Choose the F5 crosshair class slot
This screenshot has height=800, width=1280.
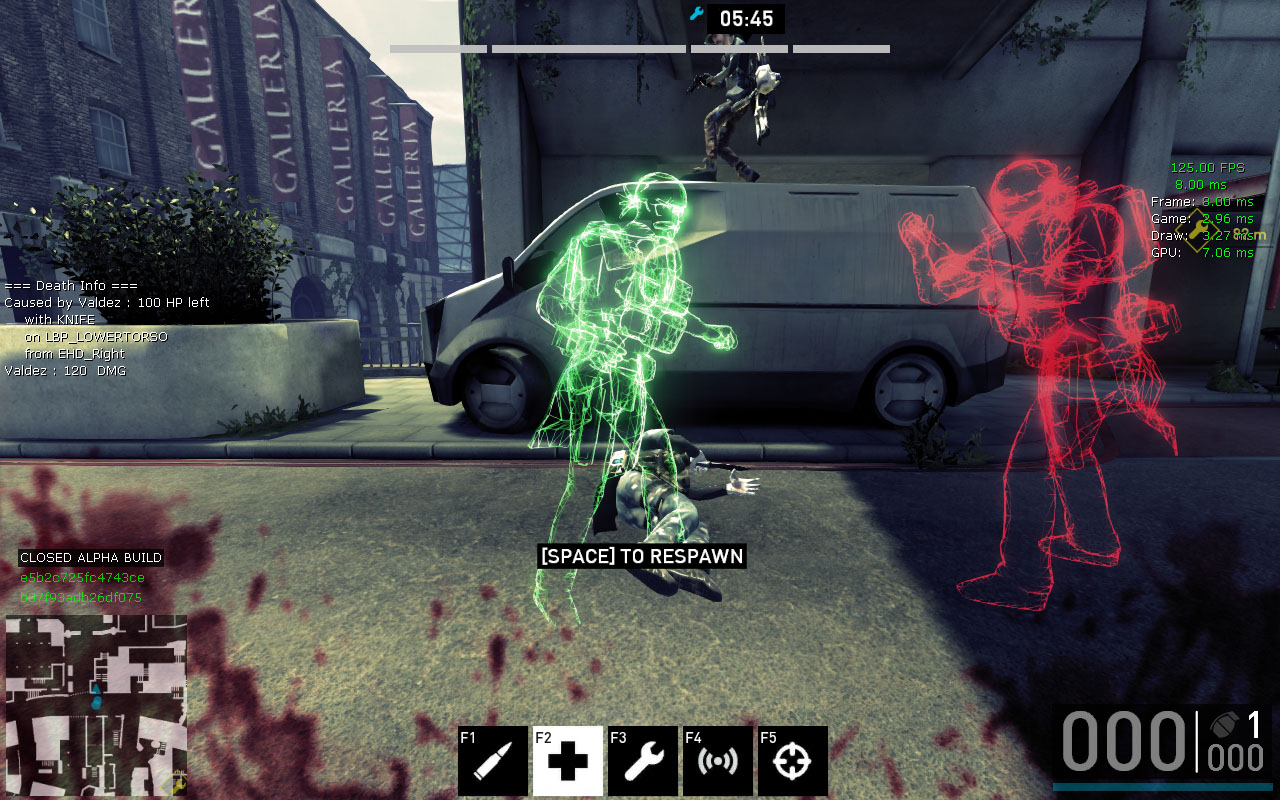793,761
